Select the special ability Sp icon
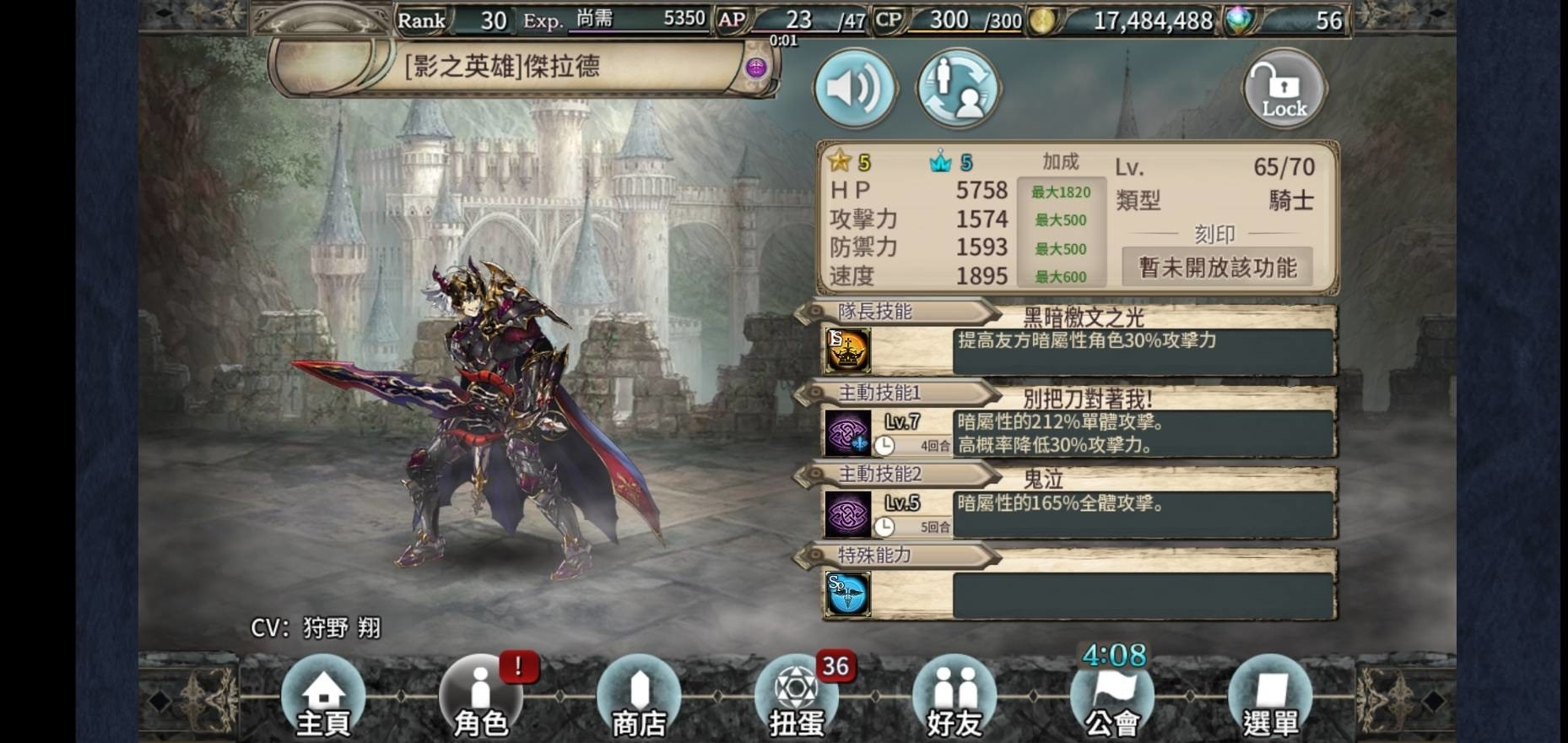Screen dimensions: 1568x743 coord(847,594)
